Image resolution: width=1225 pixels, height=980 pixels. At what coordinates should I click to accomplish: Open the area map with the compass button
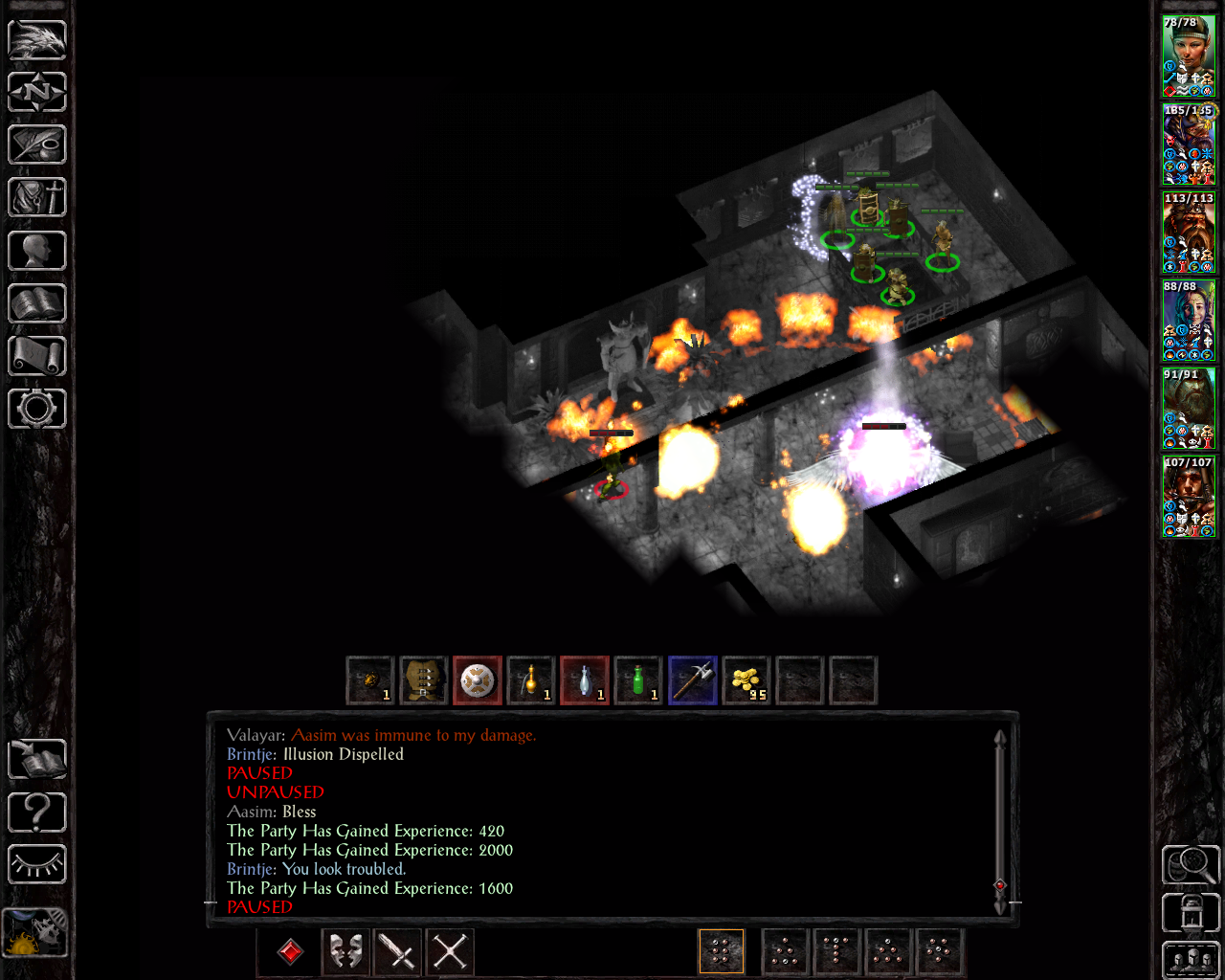[37, 93]
